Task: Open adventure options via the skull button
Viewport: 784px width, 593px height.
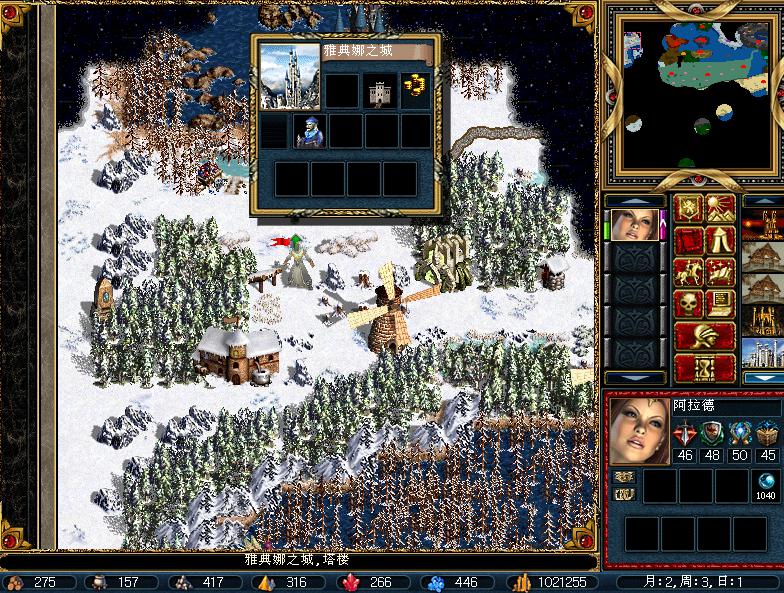Action: point(689,303)
